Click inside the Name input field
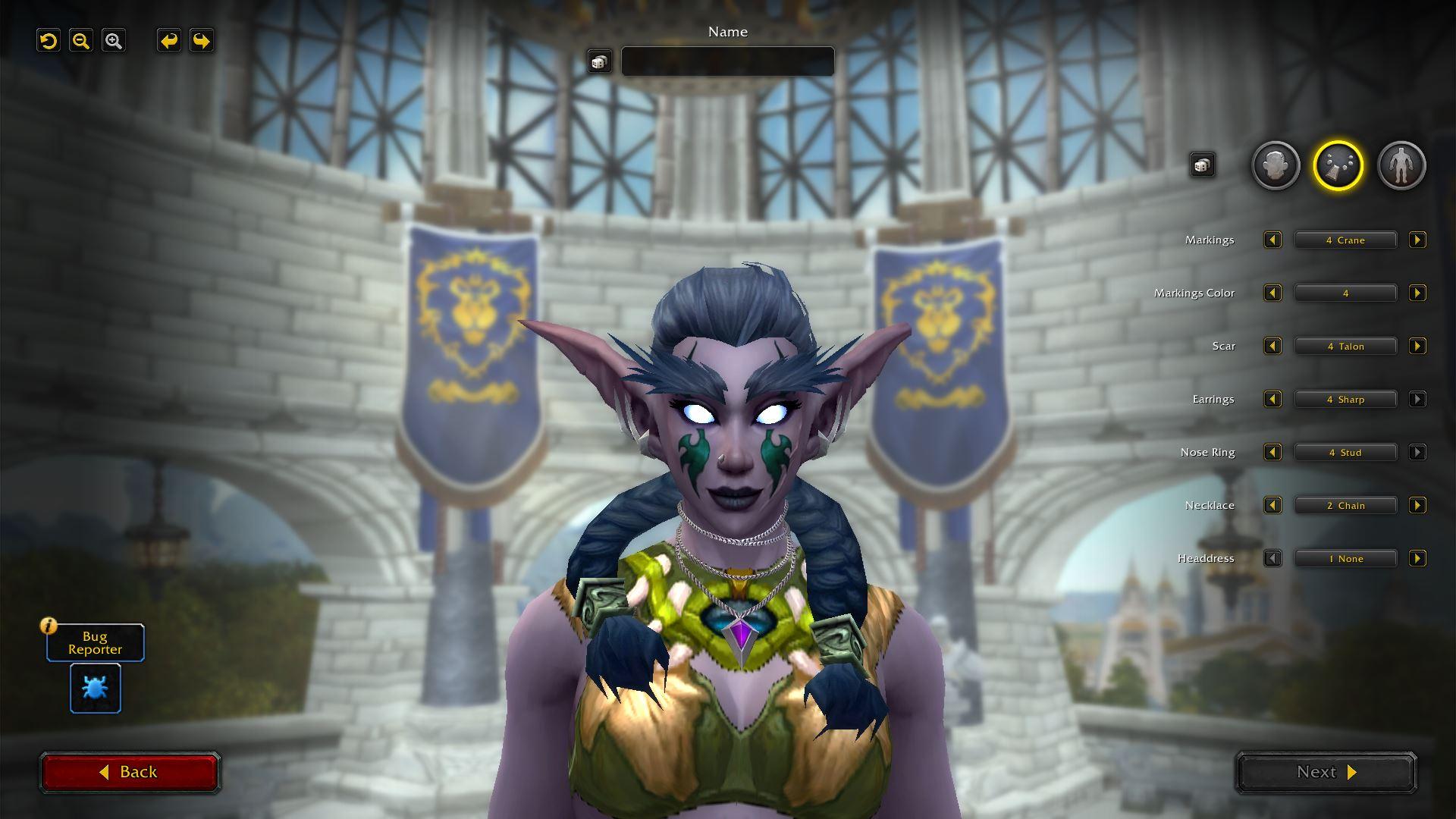 [727, 61]
